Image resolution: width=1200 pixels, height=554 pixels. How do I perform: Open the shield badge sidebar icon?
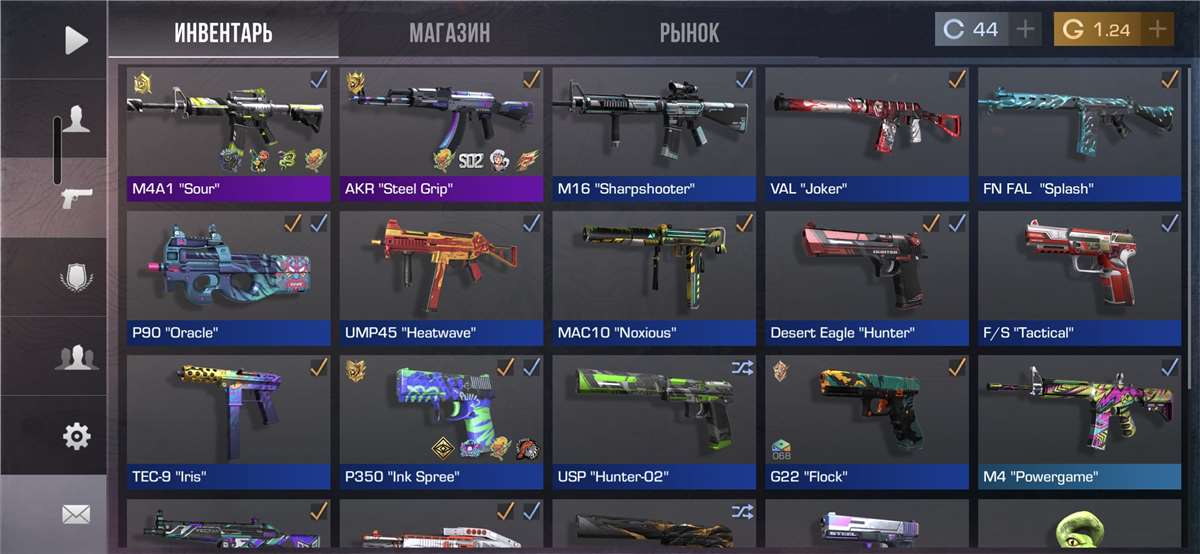[76, 277]
